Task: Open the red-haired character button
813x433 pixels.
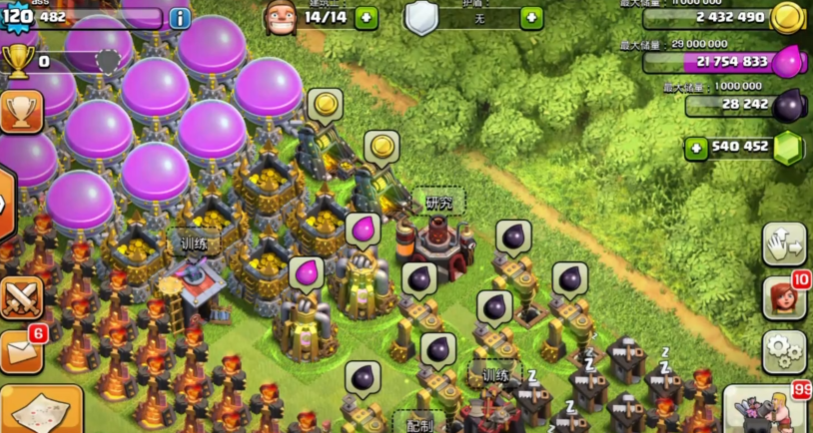Action: point(783,298)
